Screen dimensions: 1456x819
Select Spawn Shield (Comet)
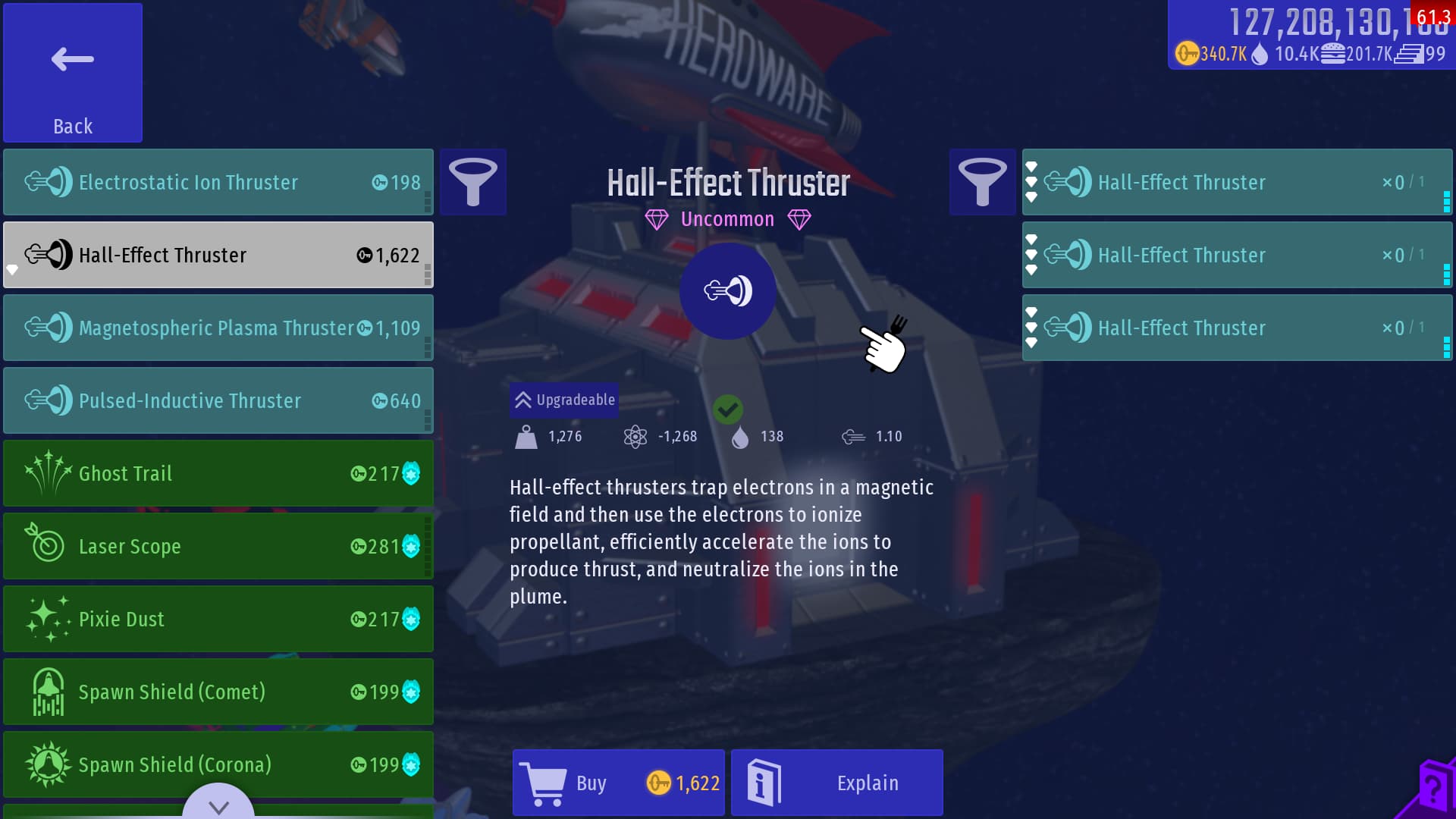click(218, 692)
